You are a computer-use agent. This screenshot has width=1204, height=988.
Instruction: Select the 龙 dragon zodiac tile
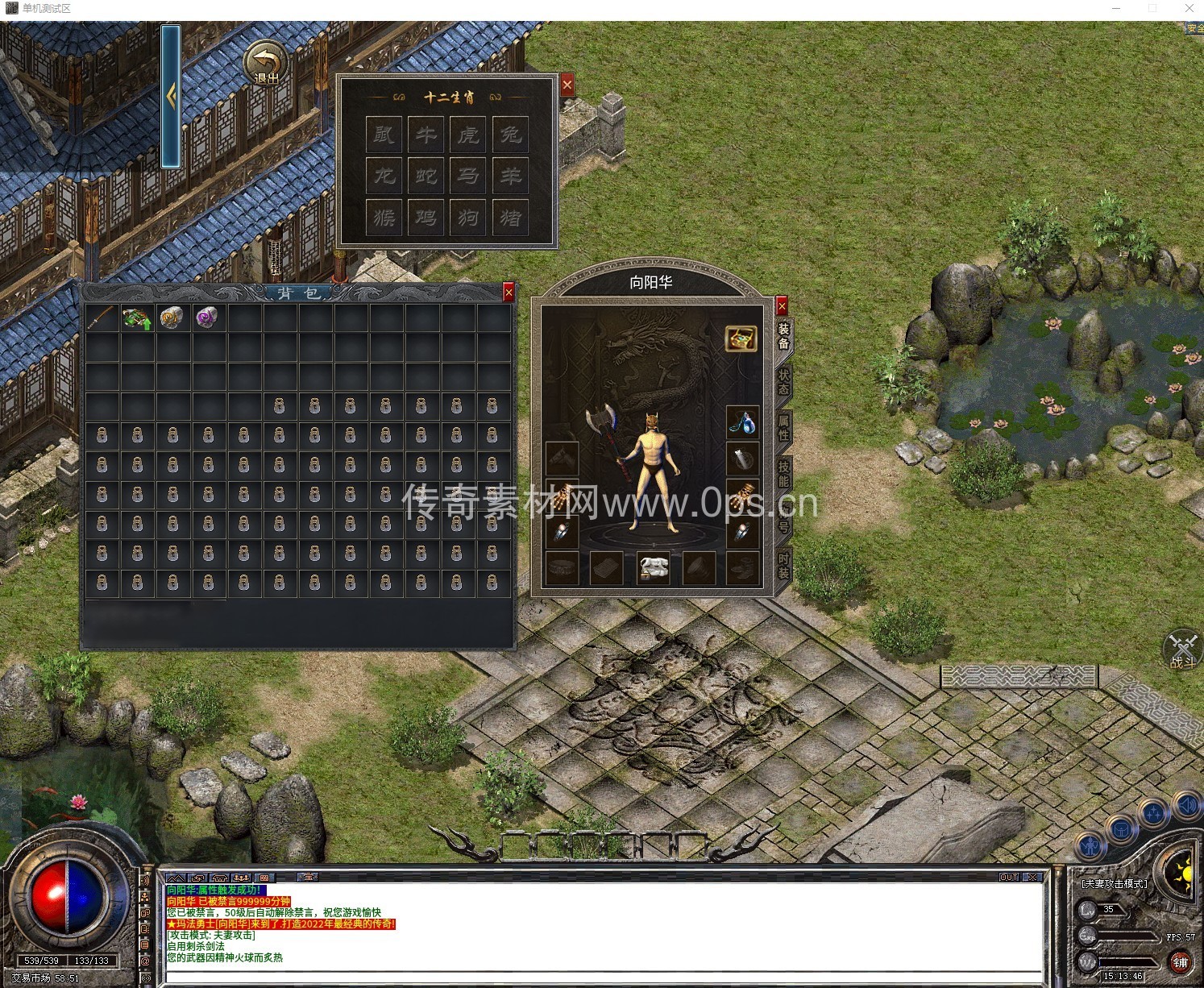(384, 176)
